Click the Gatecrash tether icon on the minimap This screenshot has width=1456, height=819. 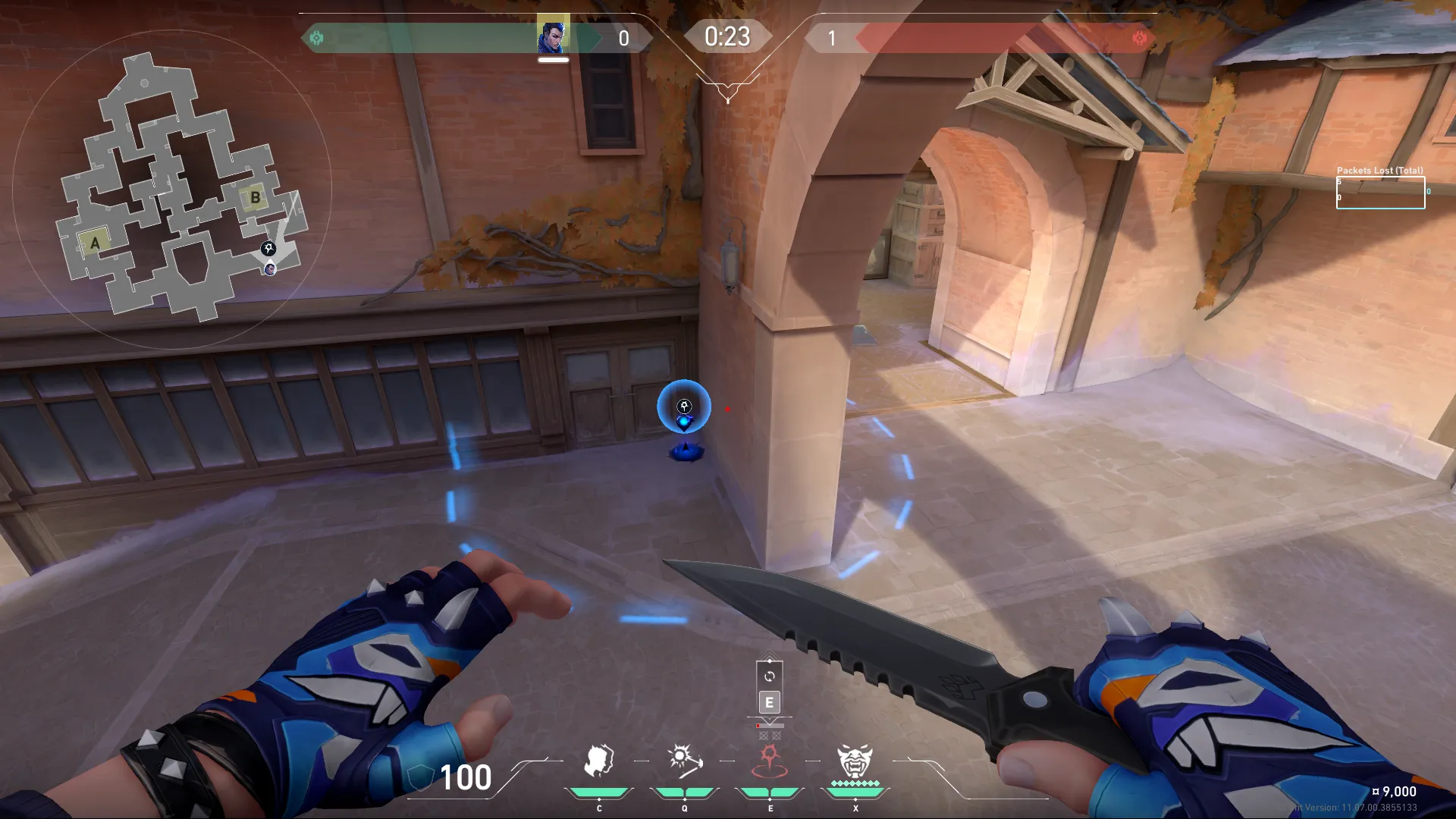pos(268,248)
